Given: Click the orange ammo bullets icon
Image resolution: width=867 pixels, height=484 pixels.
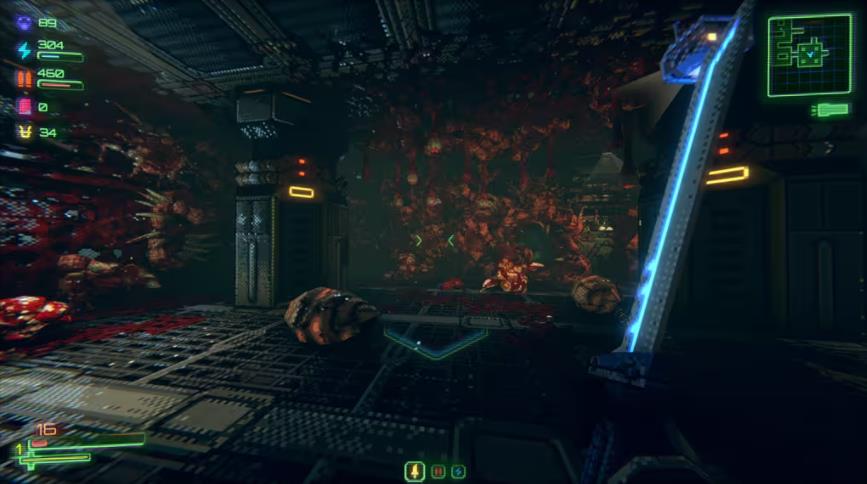Looking at the screenshot, I should pos(24,78).
